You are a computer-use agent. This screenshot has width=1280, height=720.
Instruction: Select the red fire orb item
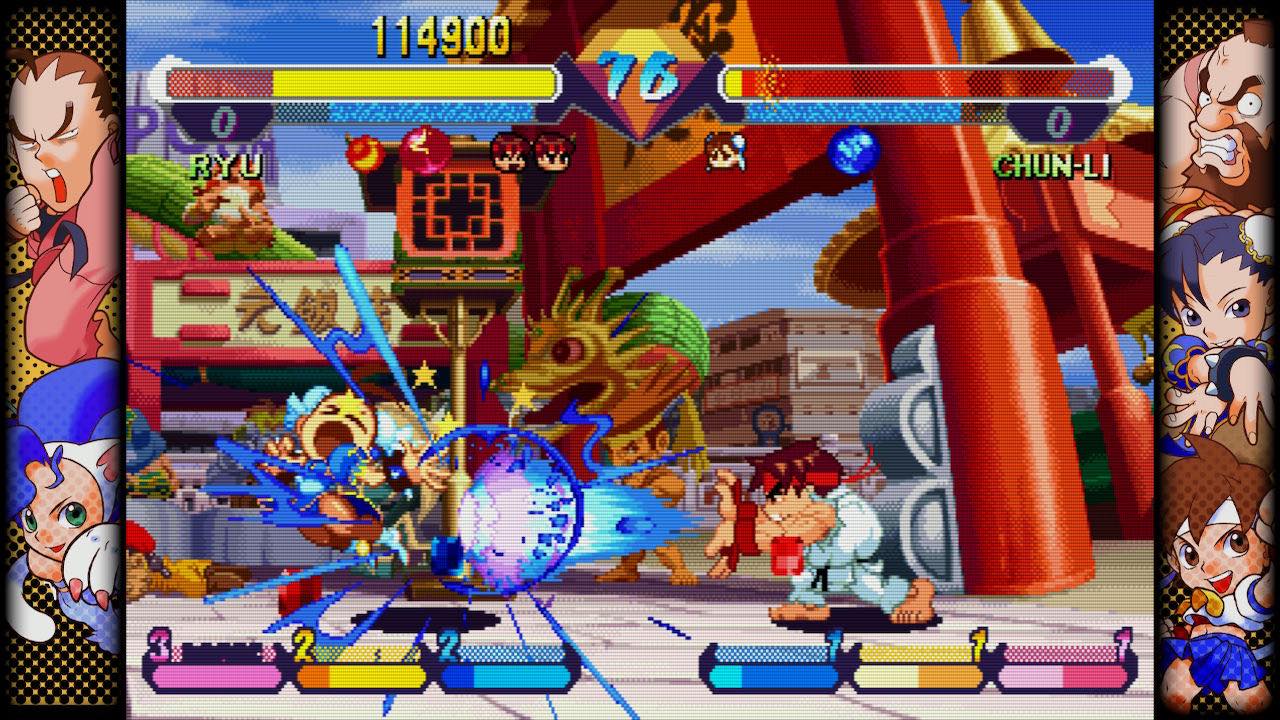tap(362, 152)
